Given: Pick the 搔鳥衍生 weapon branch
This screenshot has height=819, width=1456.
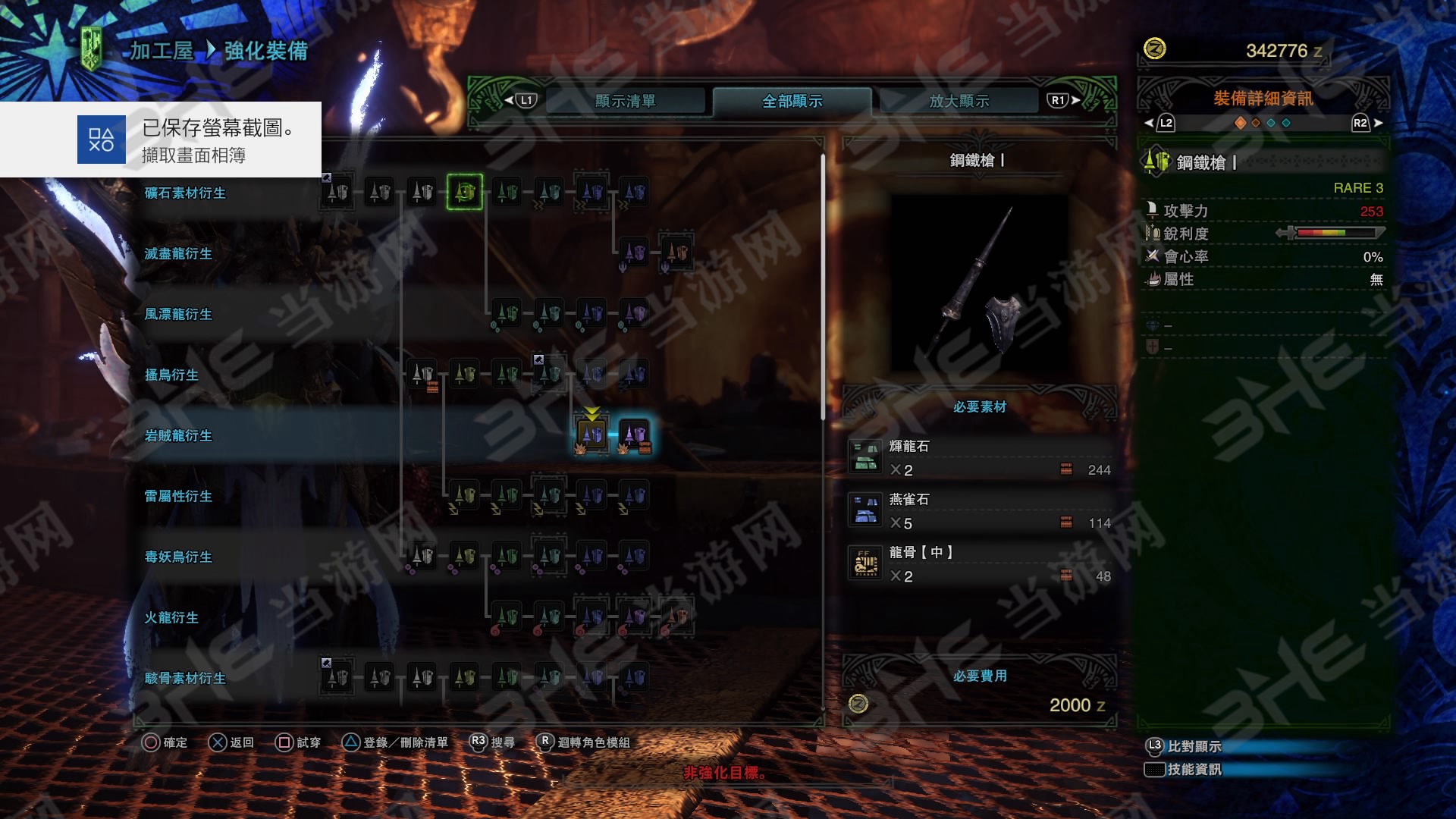Looking at the screenshot, I should tap(171, 375).
